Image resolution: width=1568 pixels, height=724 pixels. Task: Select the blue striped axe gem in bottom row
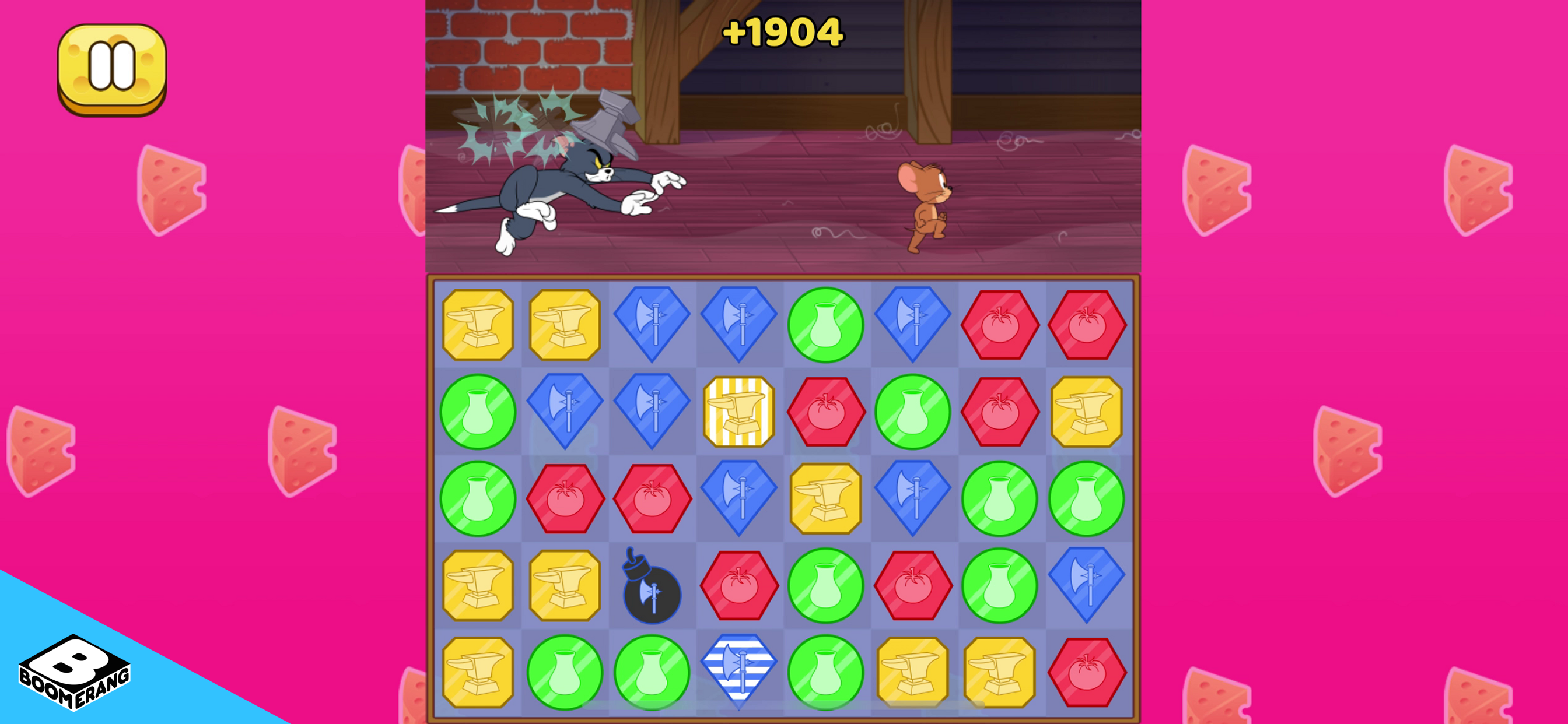click(740, 672)
